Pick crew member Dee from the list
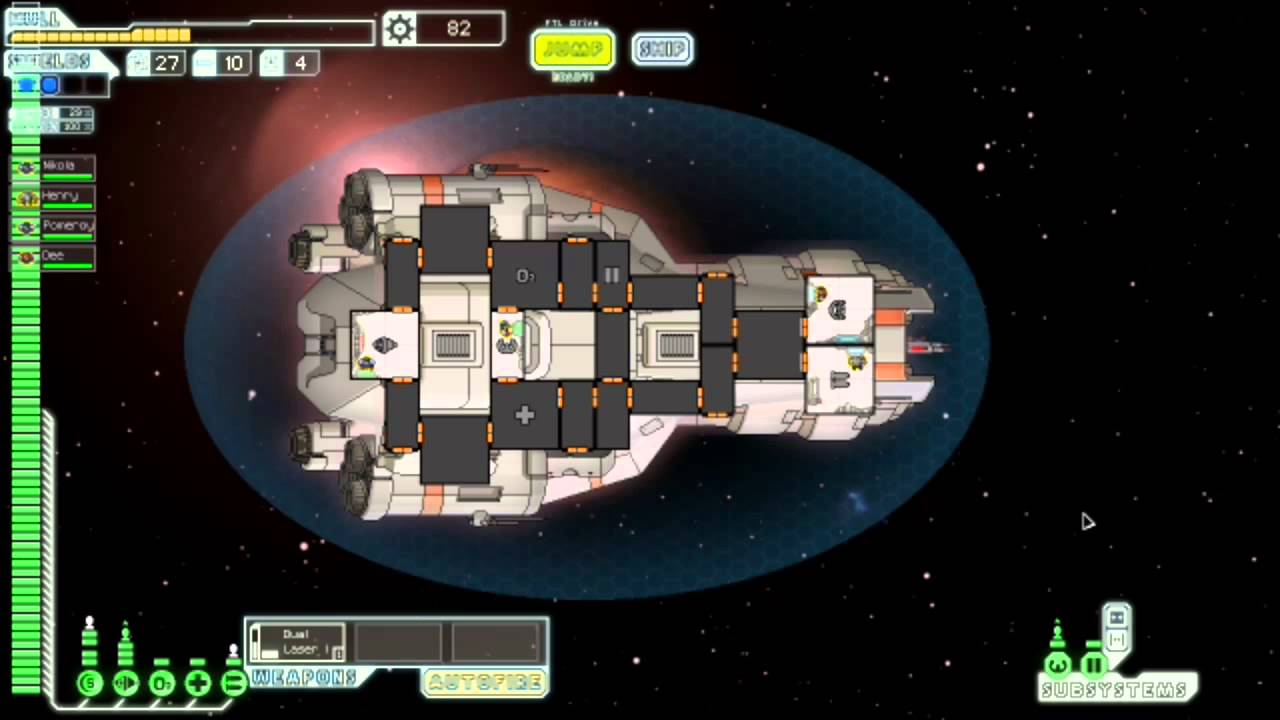1280x720 pixels. click(54, 257)
